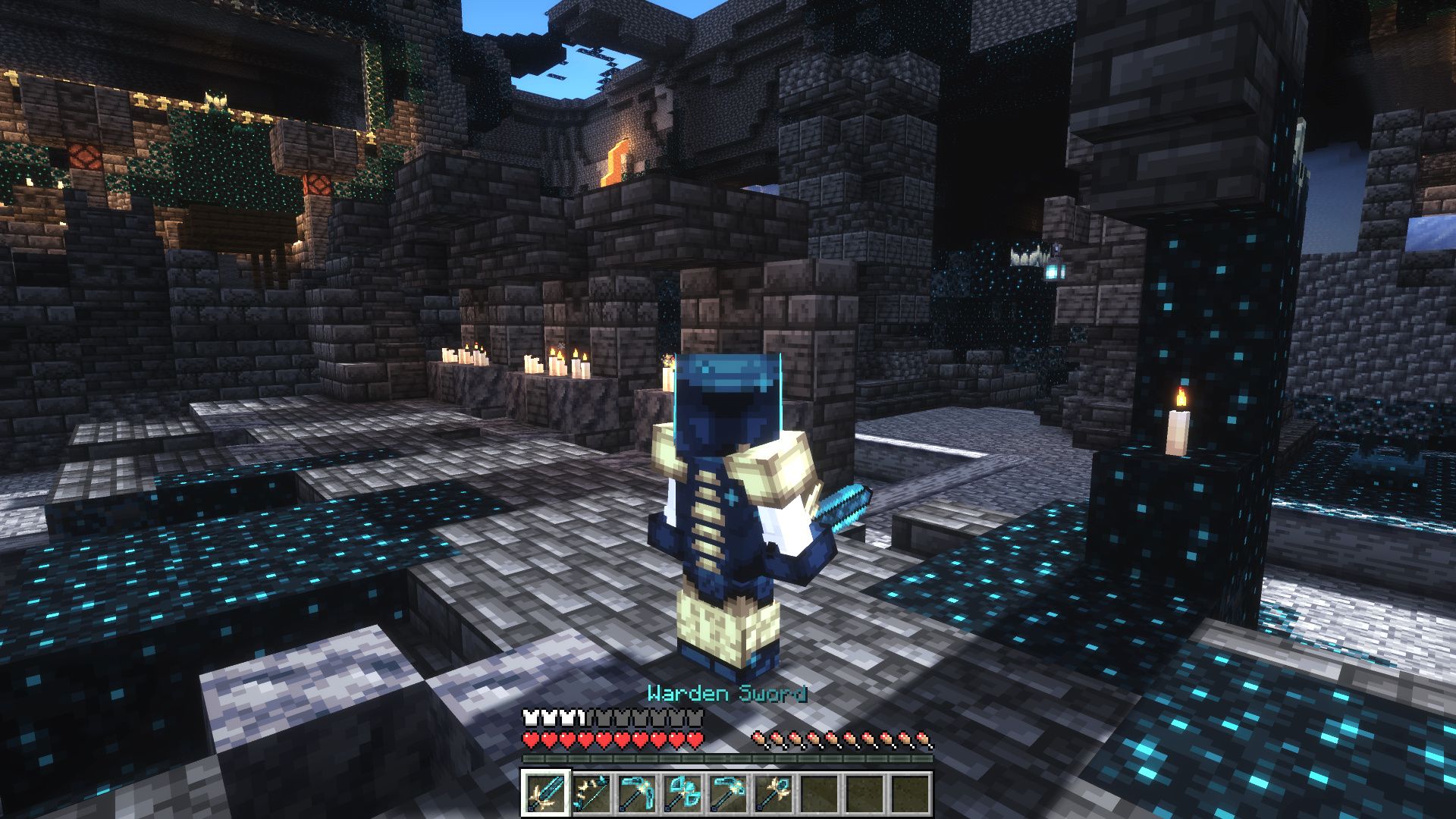Select the warden pickaxe in the hotbar

(635, 794)
